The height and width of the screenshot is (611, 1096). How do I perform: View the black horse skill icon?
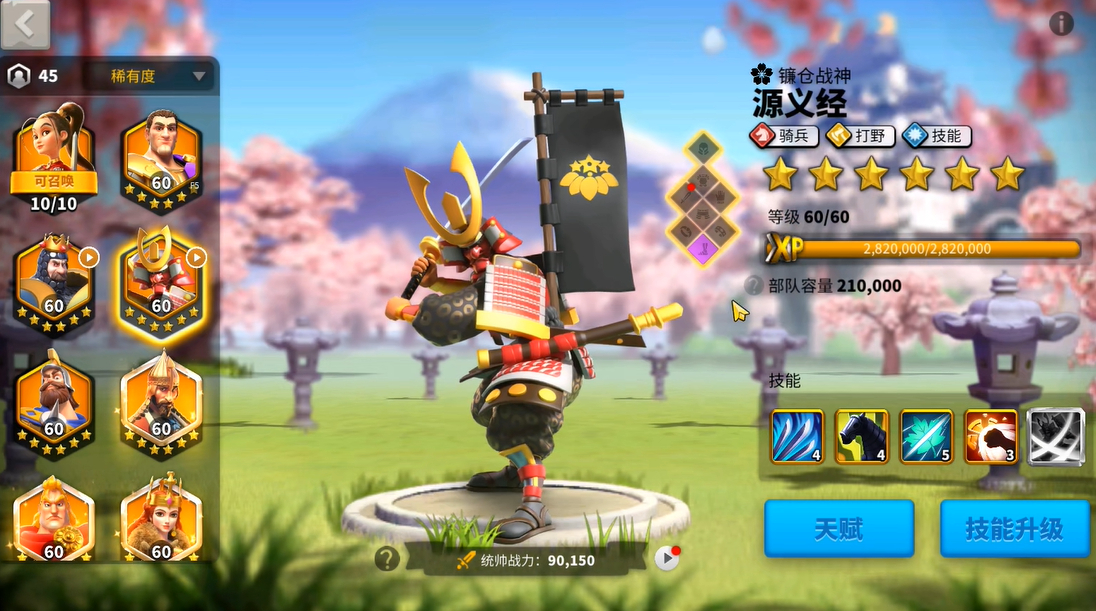click(x=861, y=437)
